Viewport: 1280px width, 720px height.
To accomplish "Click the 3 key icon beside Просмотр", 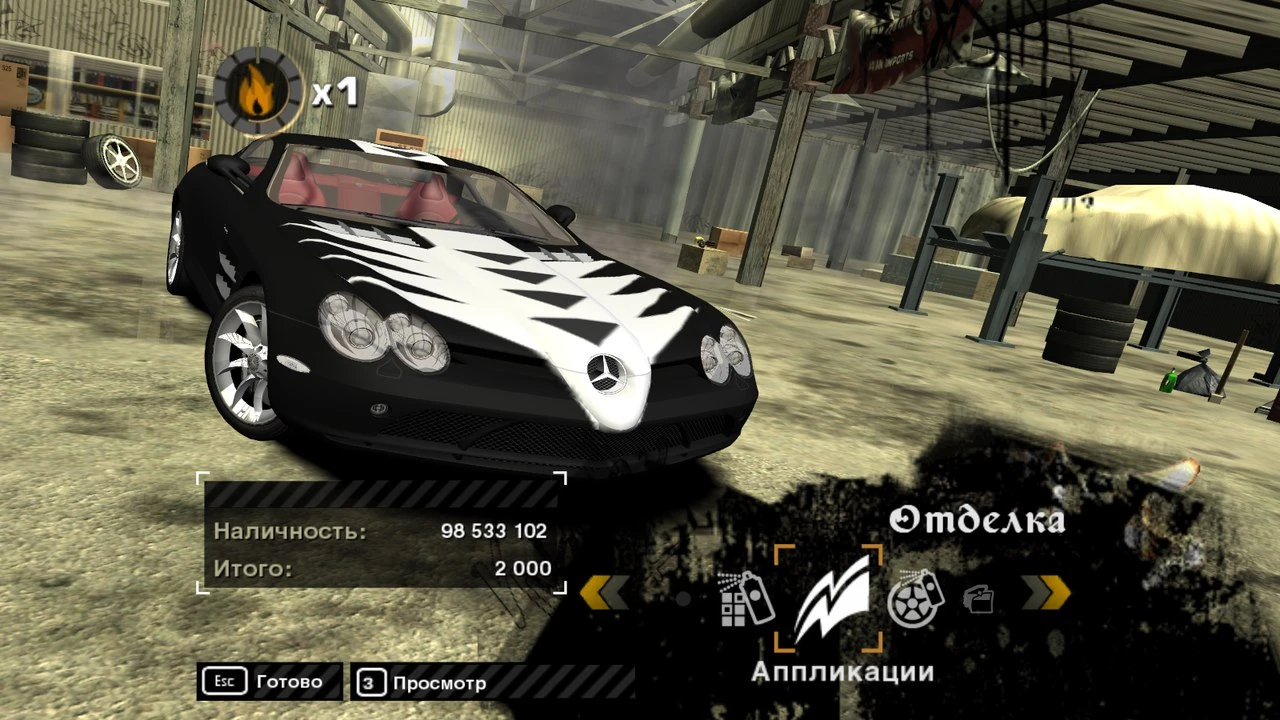I will [372, 683].
